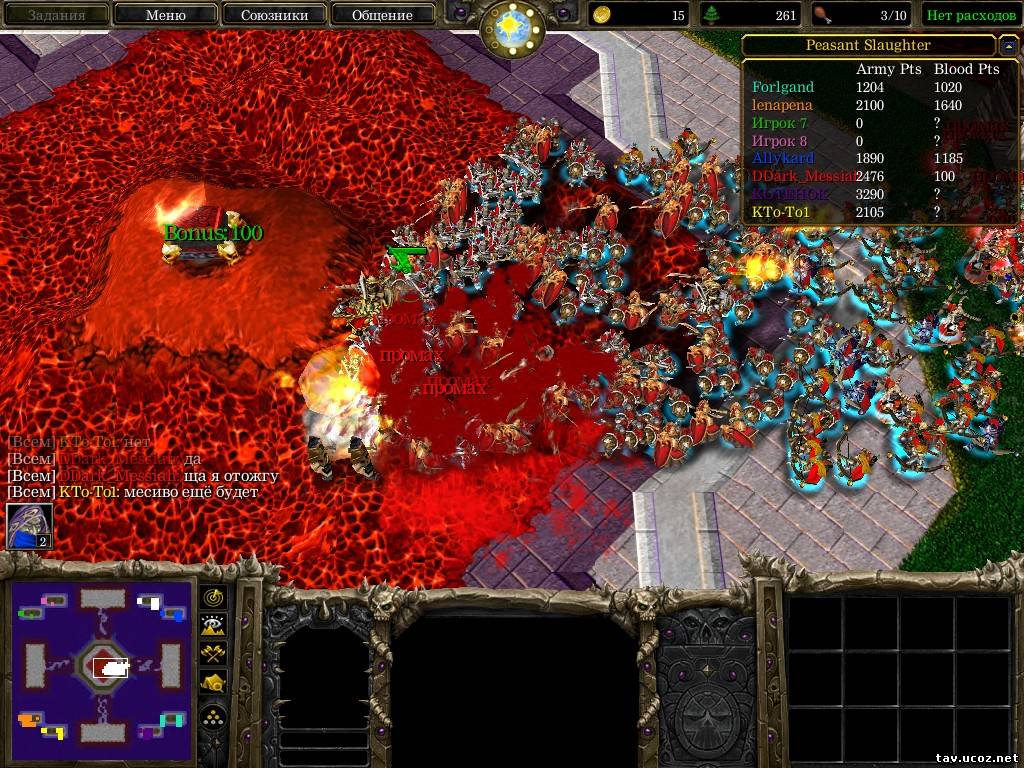Toggle ally color mode crossed-axes button

coord(213,655)
